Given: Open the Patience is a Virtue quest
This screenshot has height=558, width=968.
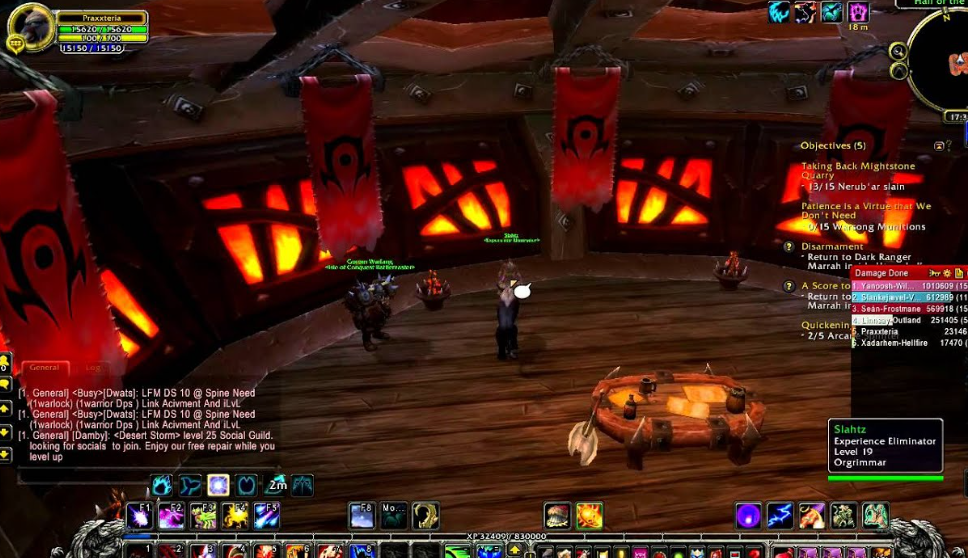Looking at the screenshot, I should click(866, 210).
